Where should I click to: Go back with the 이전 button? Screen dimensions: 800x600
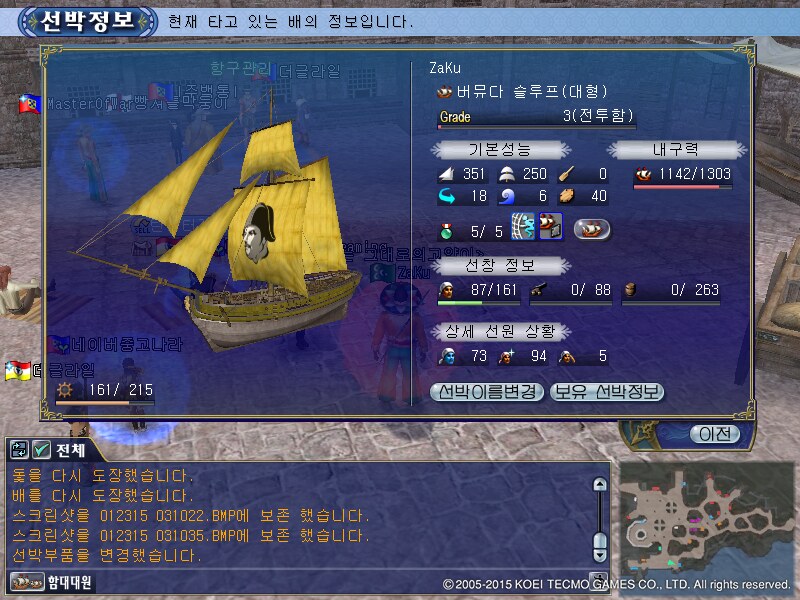click(x=714, y=433)
